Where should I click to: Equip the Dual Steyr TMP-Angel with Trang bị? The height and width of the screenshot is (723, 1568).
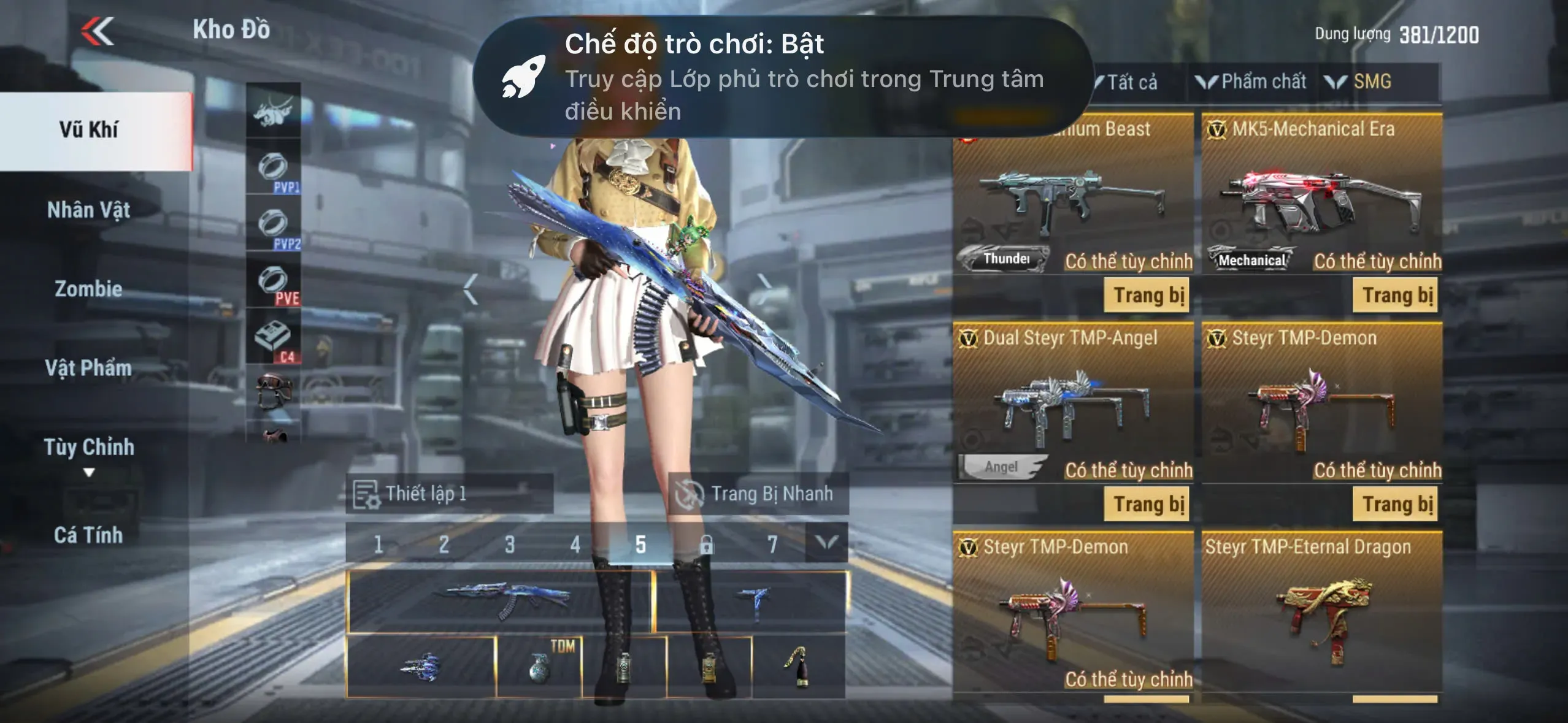(1147, 504)
